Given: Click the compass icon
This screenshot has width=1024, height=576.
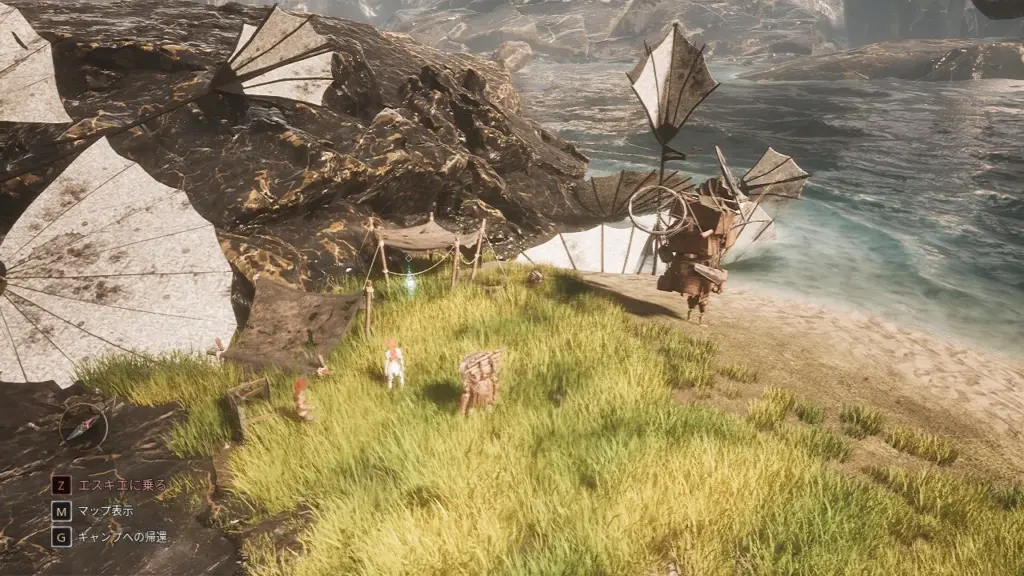Looking at the screenshot, I should click(x=83, y=425).
